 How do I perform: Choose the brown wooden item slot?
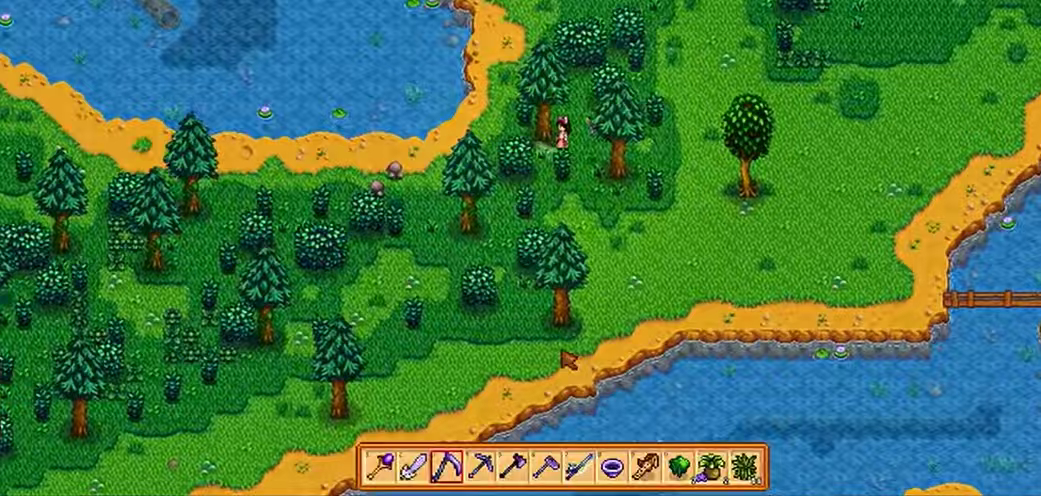[644, 467]
